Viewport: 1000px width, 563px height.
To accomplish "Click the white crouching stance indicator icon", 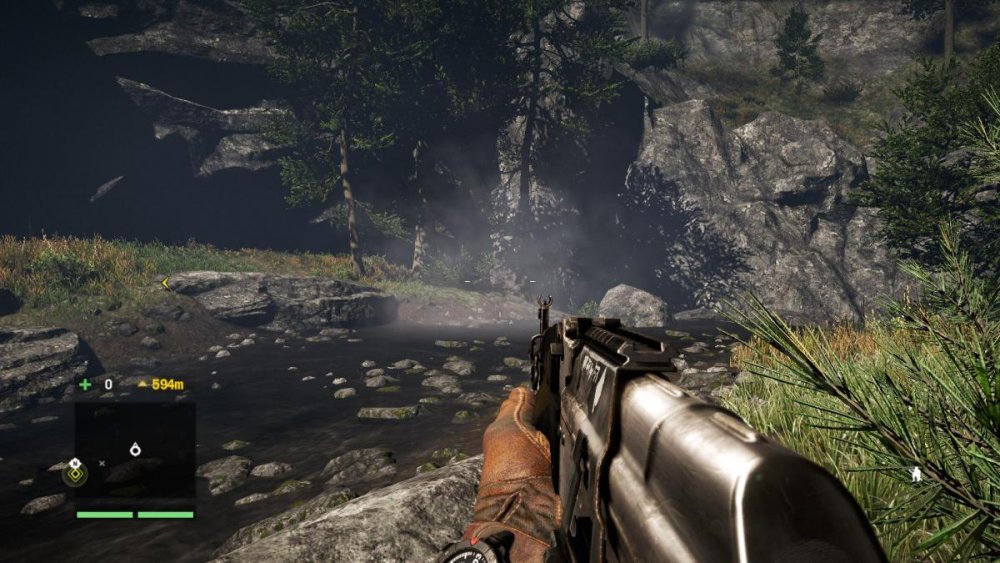I will pyautogui.click(x=916, y=472).
